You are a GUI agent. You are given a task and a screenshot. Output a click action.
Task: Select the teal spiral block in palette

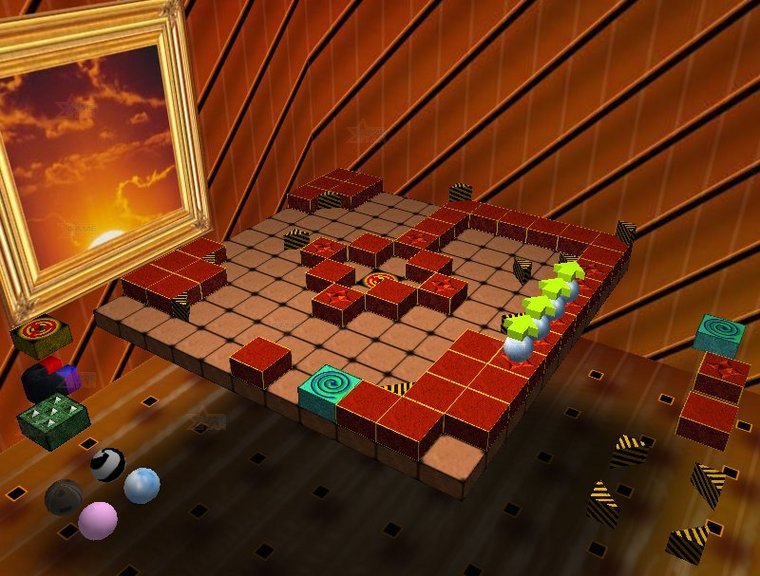pos(719,335)
